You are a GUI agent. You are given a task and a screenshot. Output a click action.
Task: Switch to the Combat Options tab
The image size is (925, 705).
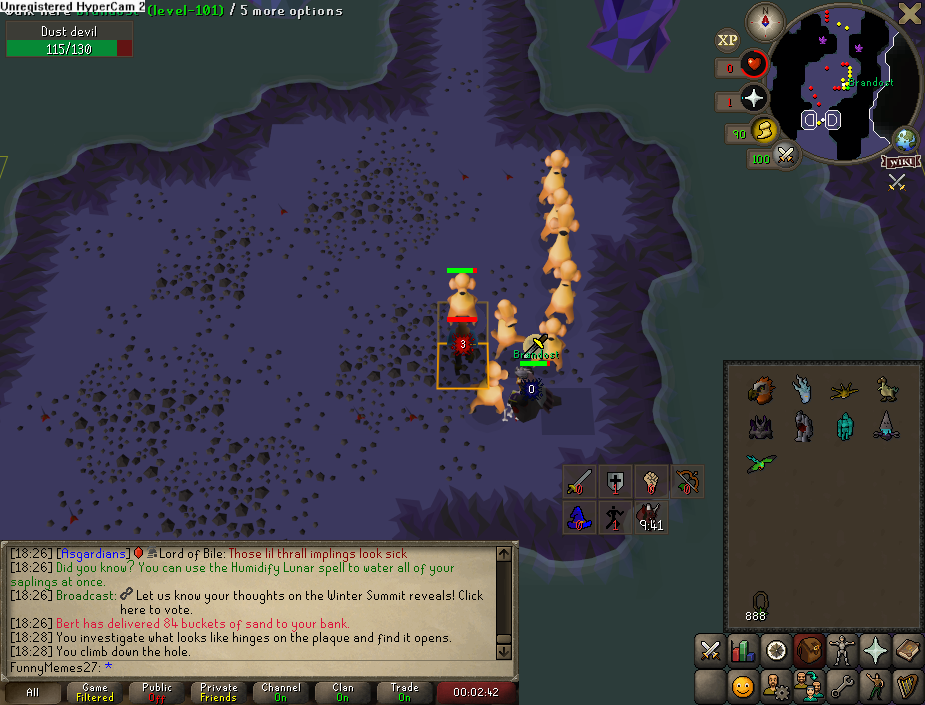pos(710,651)
